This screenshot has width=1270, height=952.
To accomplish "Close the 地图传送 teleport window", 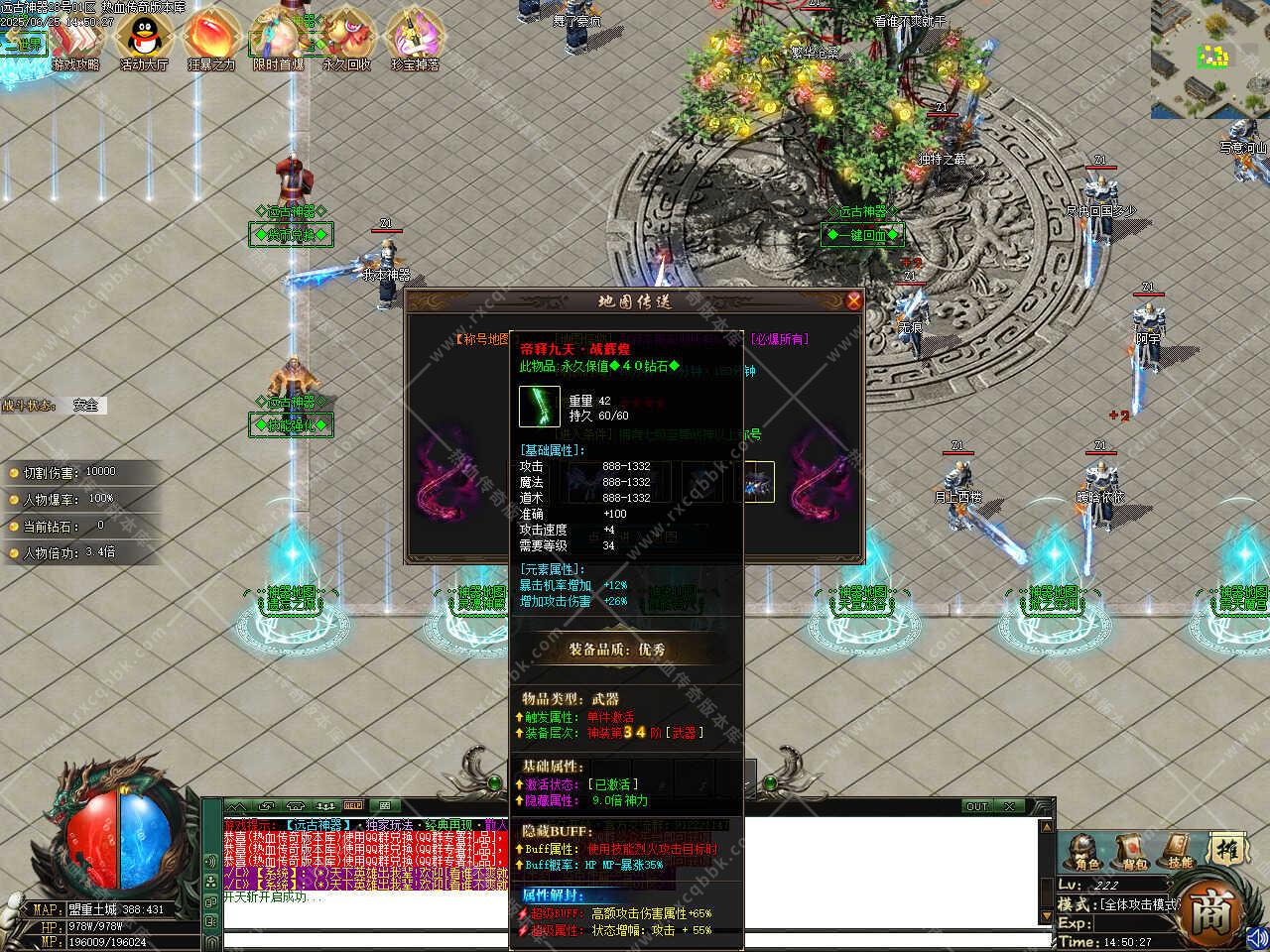I will pos(853,300).
